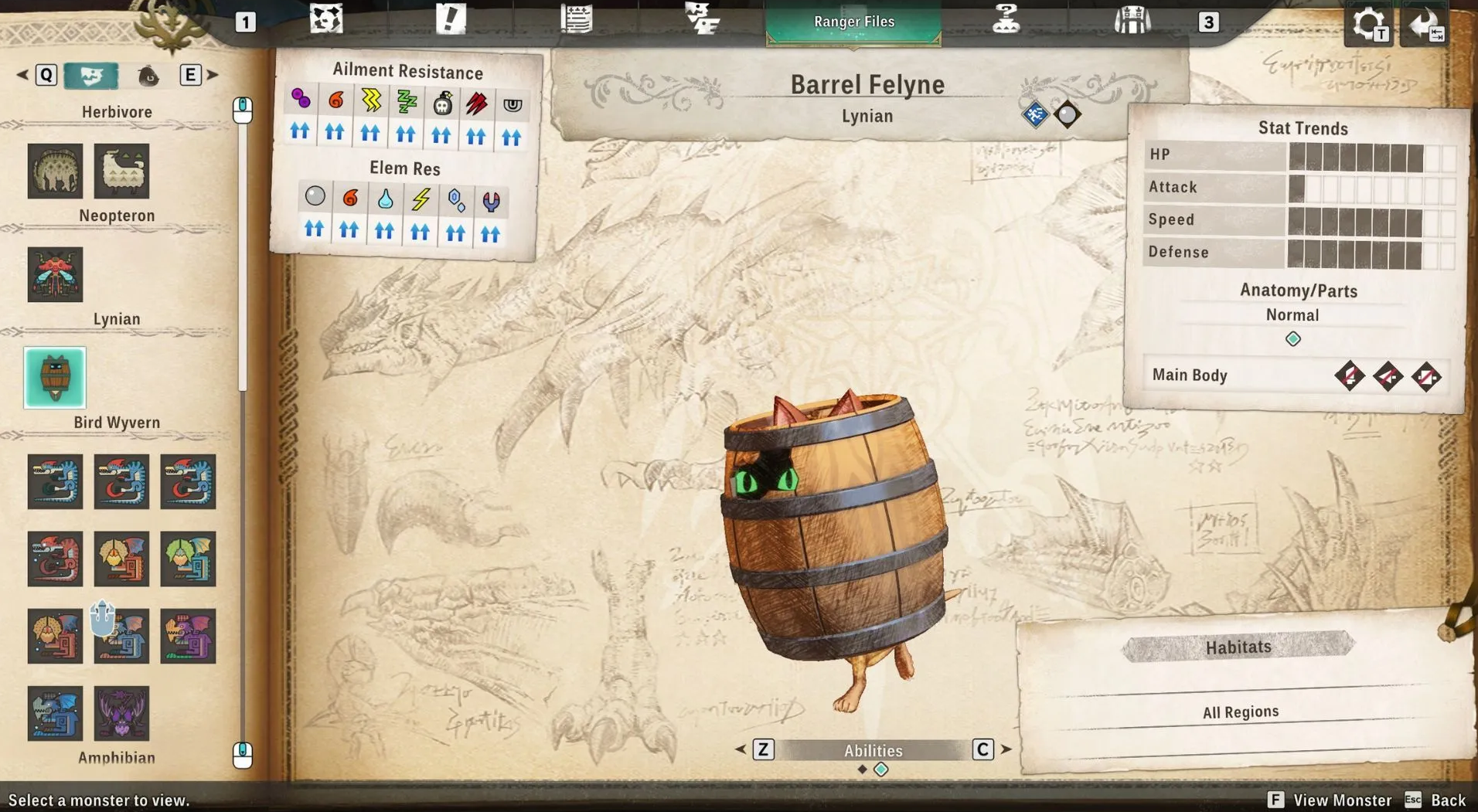1478x812 pixels.
Task: Click View Monster in the bottom bar
Action: pos(1342,800)
